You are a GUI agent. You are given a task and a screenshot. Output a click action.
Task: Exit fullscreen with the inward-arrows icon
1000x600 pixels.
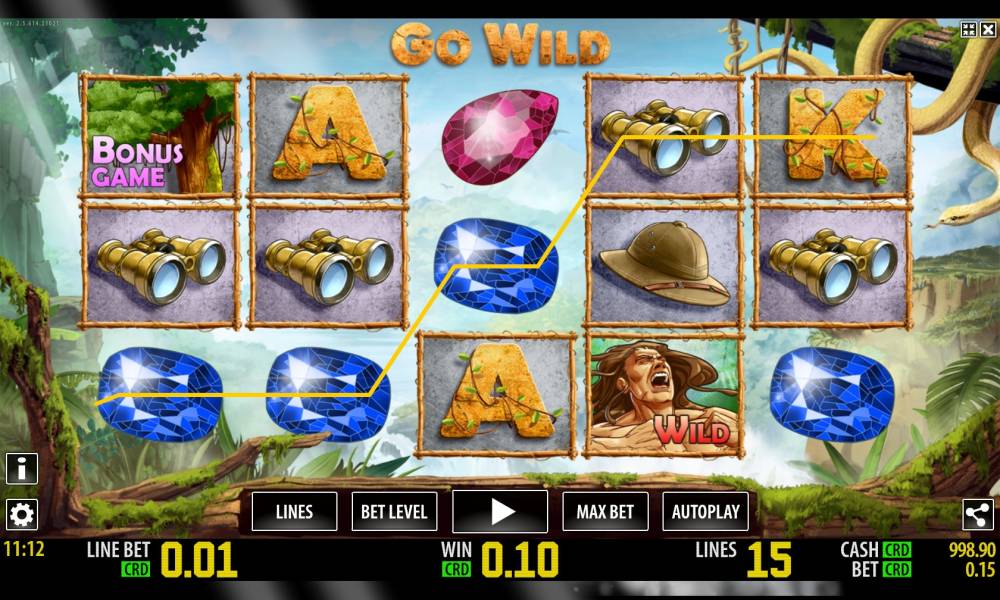968,30
